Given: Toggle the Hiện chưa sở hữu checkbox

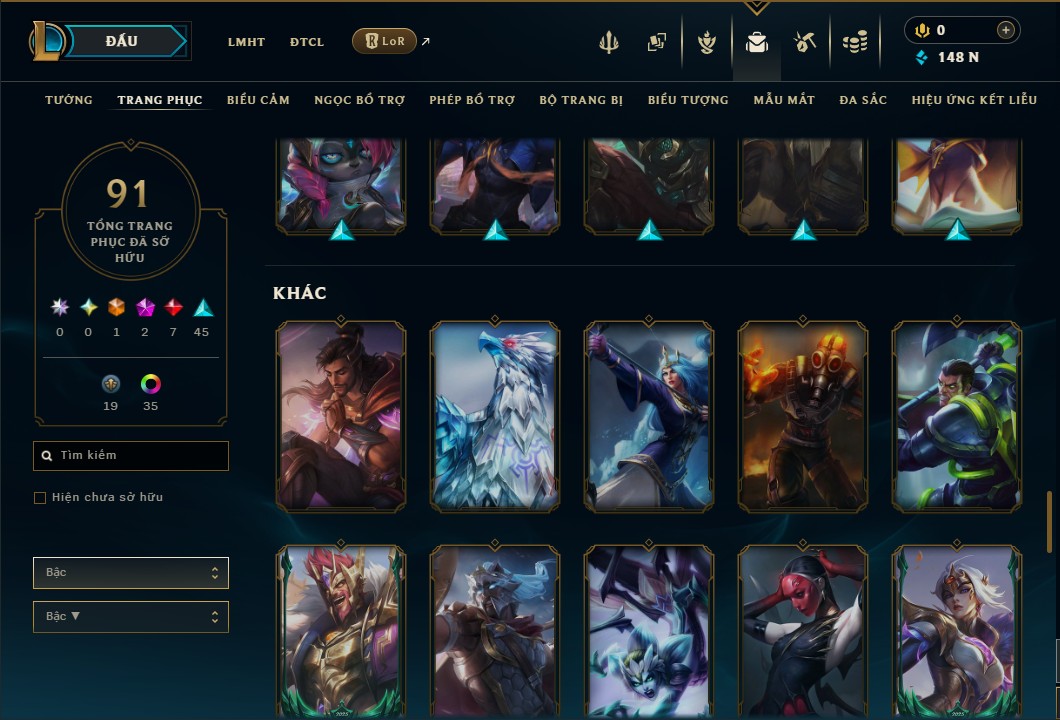Looking at the screenshot, I should tap(40, 497).
